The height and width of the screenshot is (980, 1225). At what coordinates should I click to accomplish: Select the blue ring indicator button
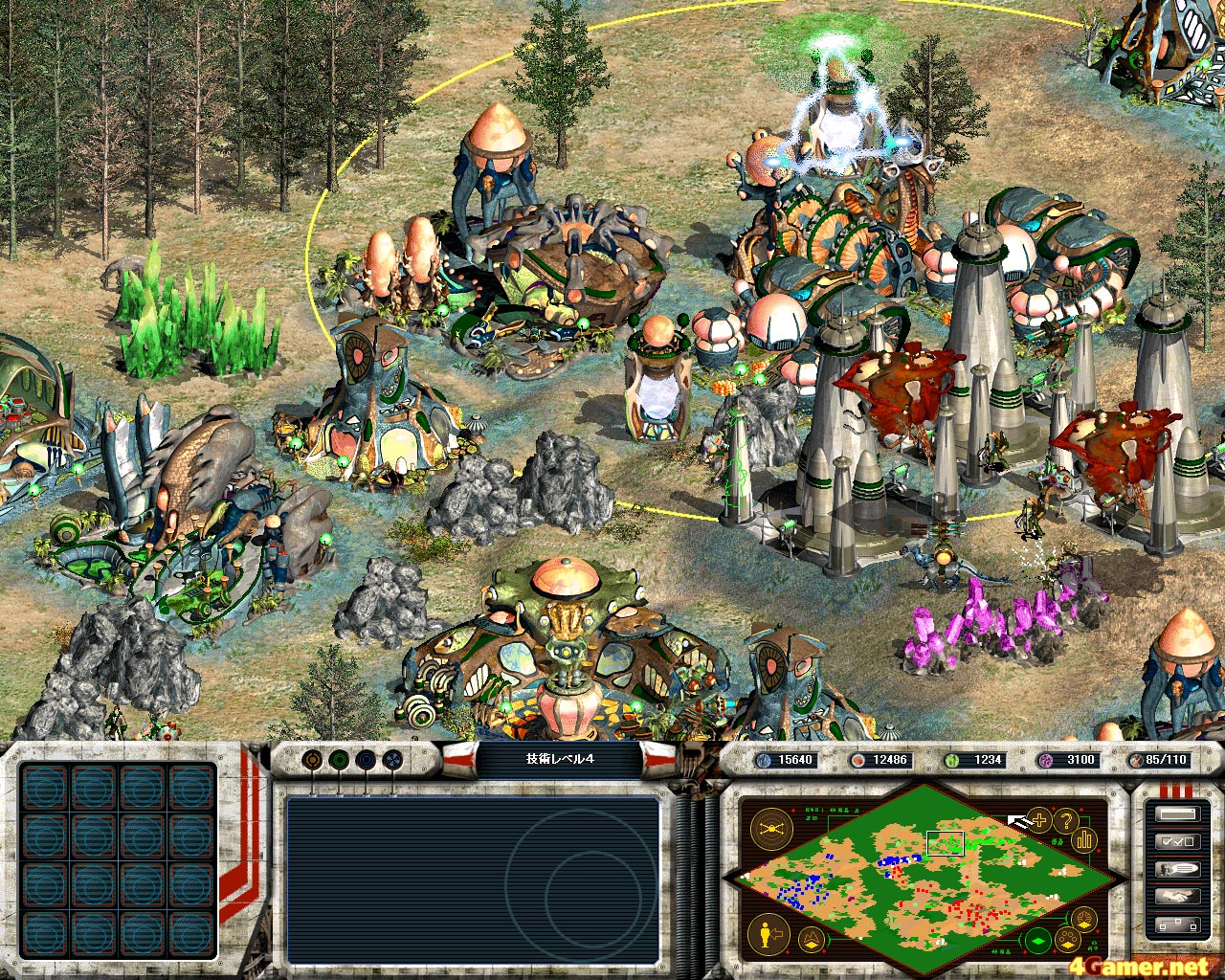tap(366, 761)
